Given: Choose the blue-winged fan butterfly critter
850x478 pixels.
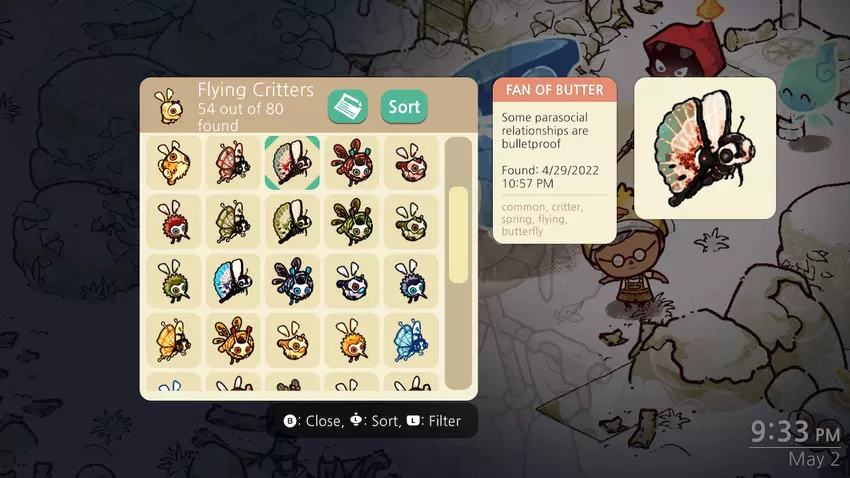Looking at the screenshot, I should click(233, 281).
